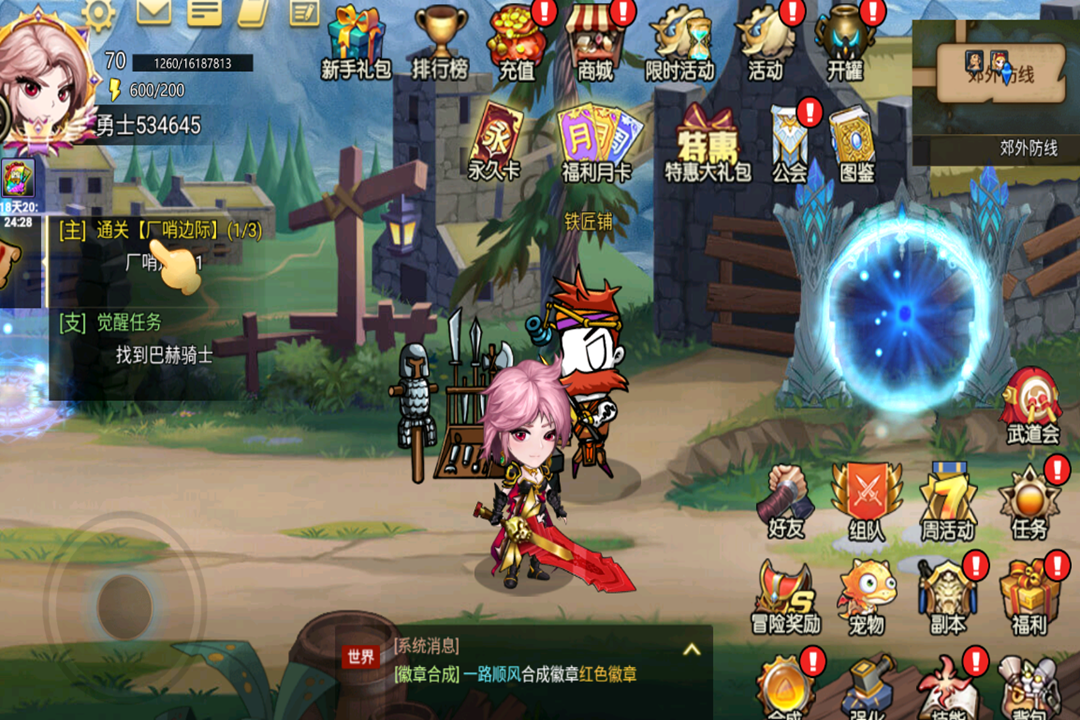Screen dimensions: 1080x720
Task: Open the 充值 recharge icon
Action: pos(518,40)
